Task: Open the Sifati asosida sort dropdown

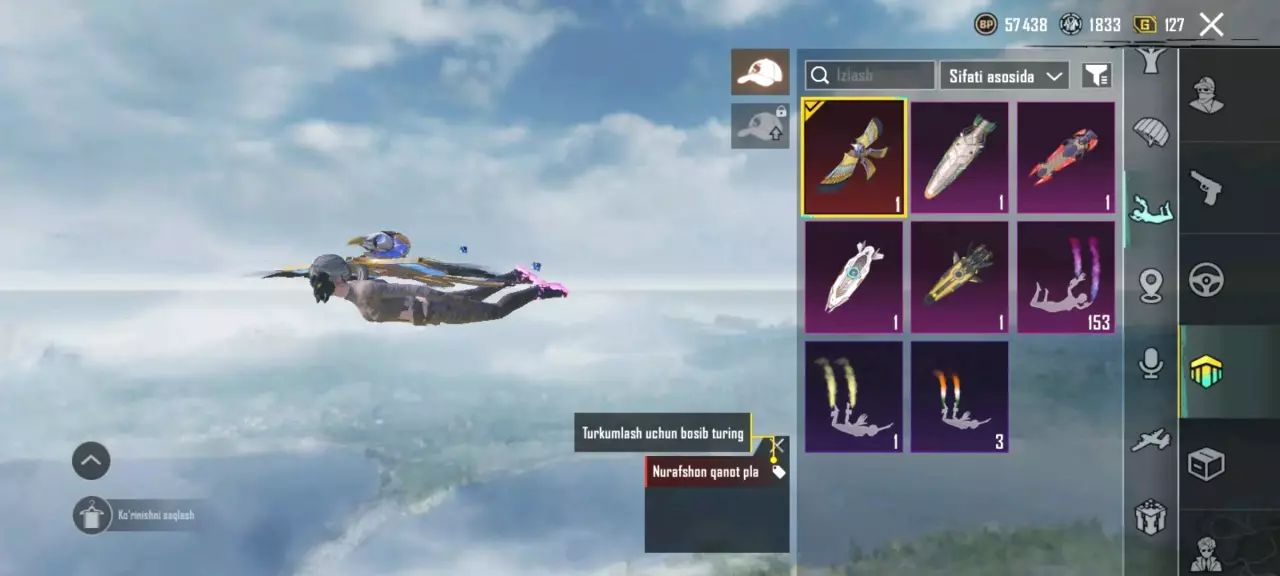Action: point(1004,76)
